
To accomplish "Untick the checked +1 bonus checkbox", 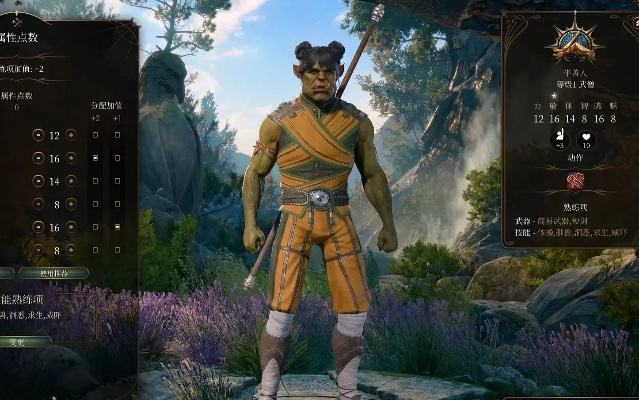I will 117,227.
